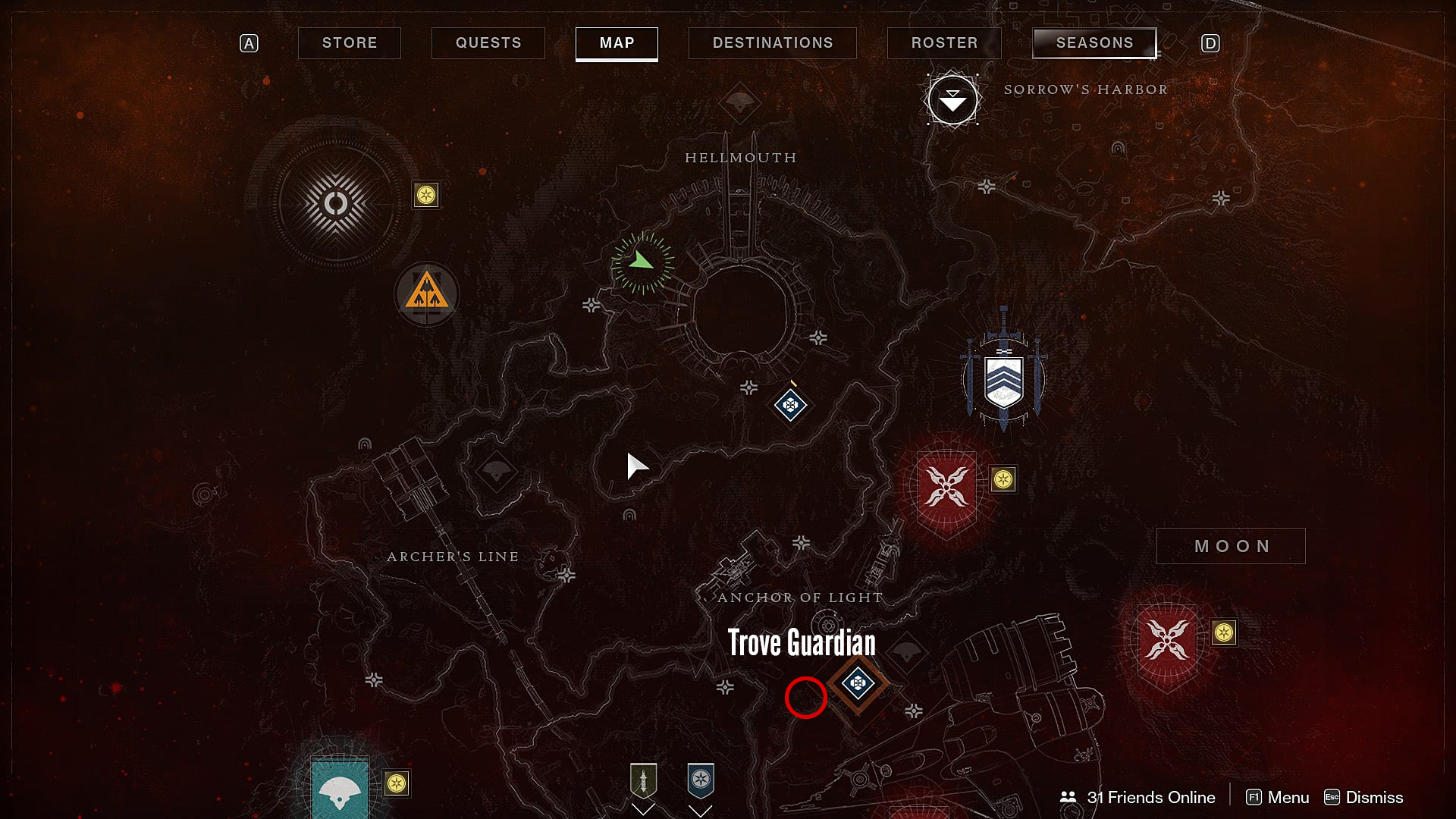Open the DESTINATIONS tab

click(x=772, y=42)
